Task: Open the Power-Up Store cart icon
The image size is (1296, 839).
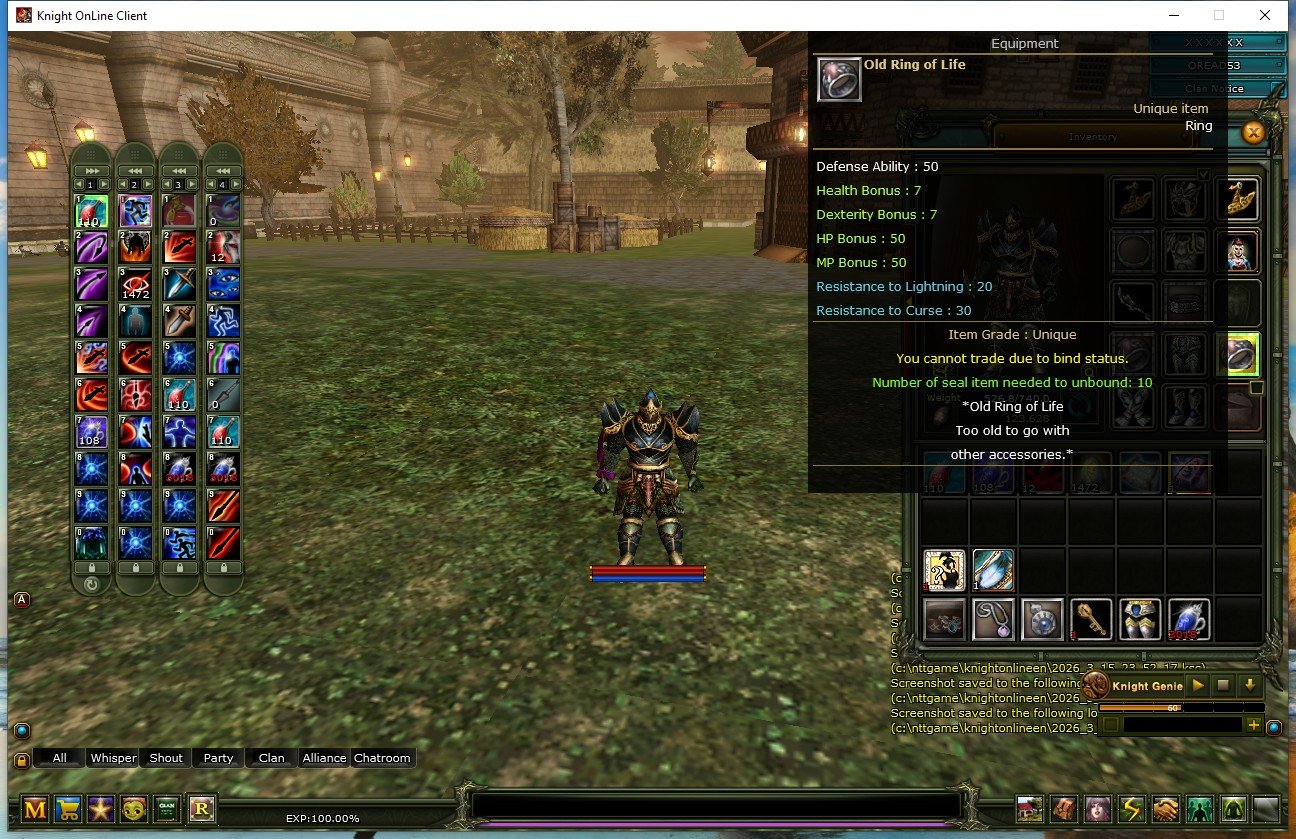Action: click(67, 807)
